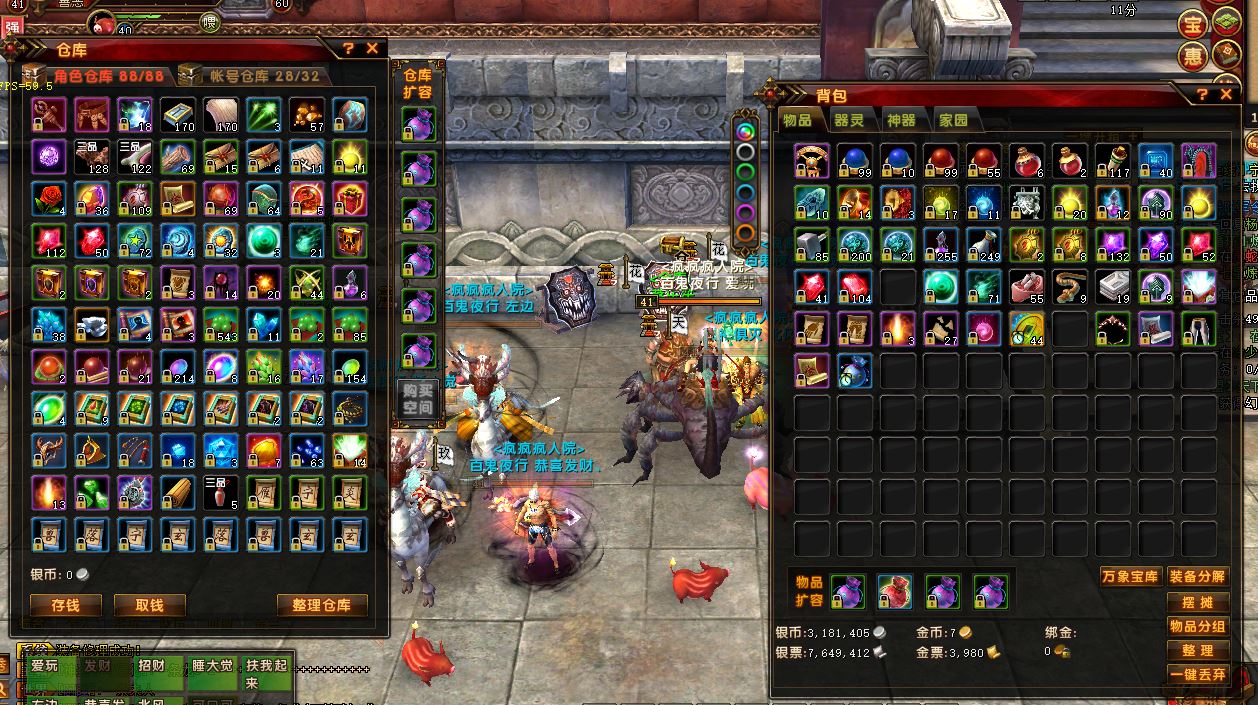The image size is (1258, 705).
Task: Select the red rose item in the warehouse
Action: tap(48, 198)
